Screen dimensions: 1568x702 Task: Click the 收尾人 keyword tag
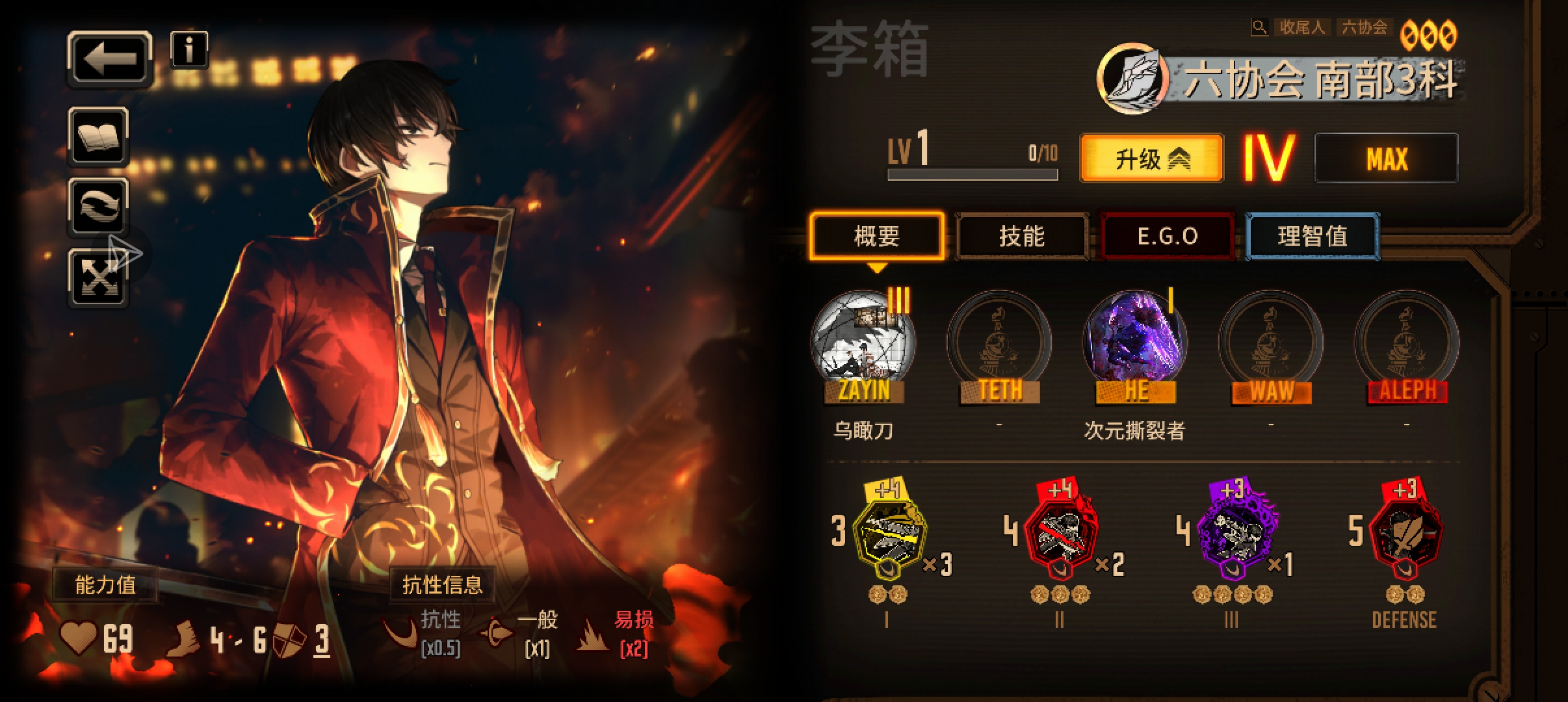click(x=1301, y=27)
